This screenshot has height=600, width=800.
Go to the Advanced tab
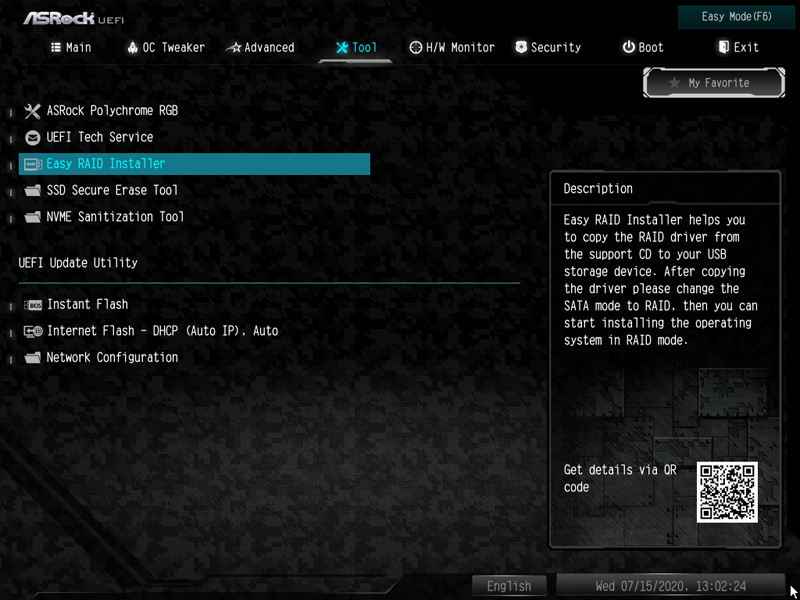[261, 47]
